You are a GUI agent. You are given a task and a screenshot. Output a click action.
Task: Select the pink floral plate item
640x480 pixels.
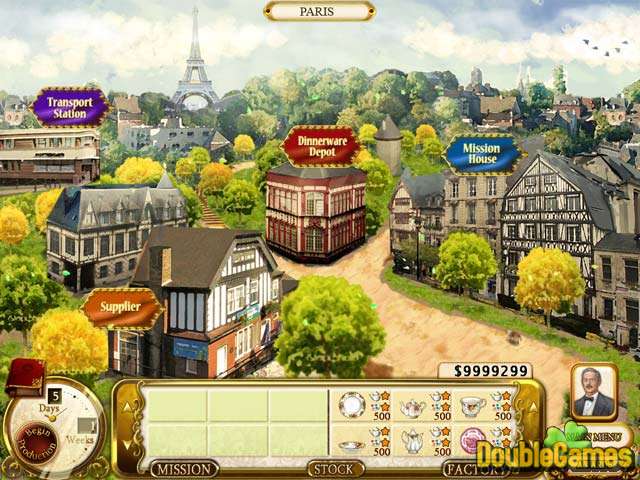pos(472,441)
